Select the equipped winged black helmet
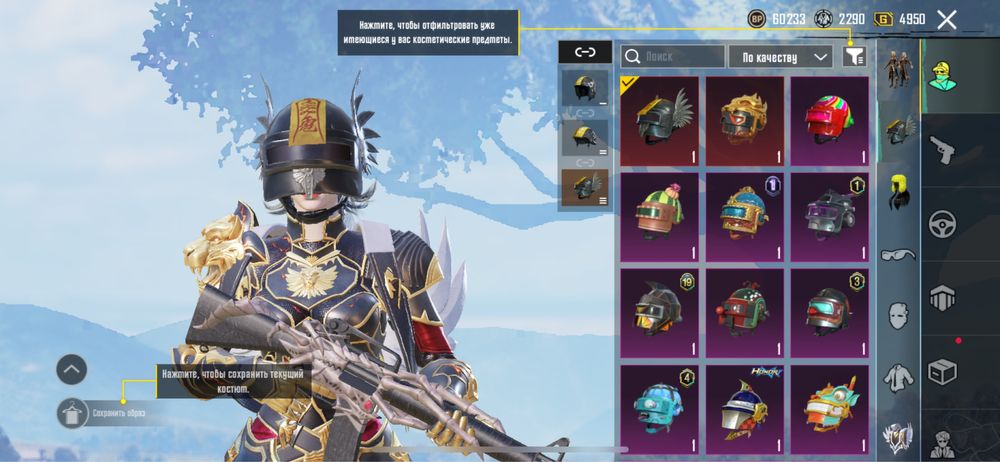The image size is (1000, 462). [659, 121]
